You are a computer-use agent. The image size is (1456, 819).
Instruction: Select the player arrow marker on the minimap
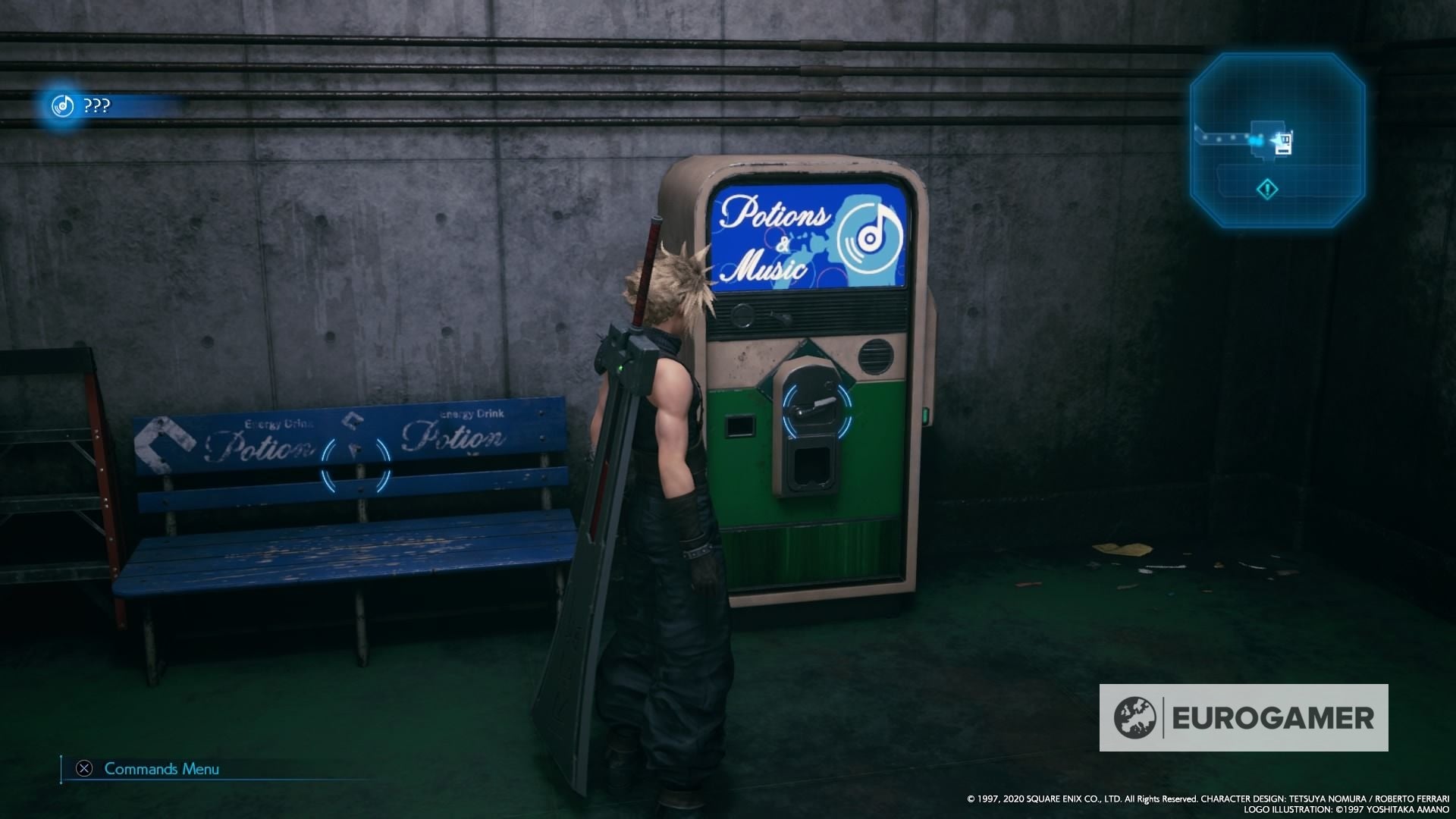point(1276,140)
